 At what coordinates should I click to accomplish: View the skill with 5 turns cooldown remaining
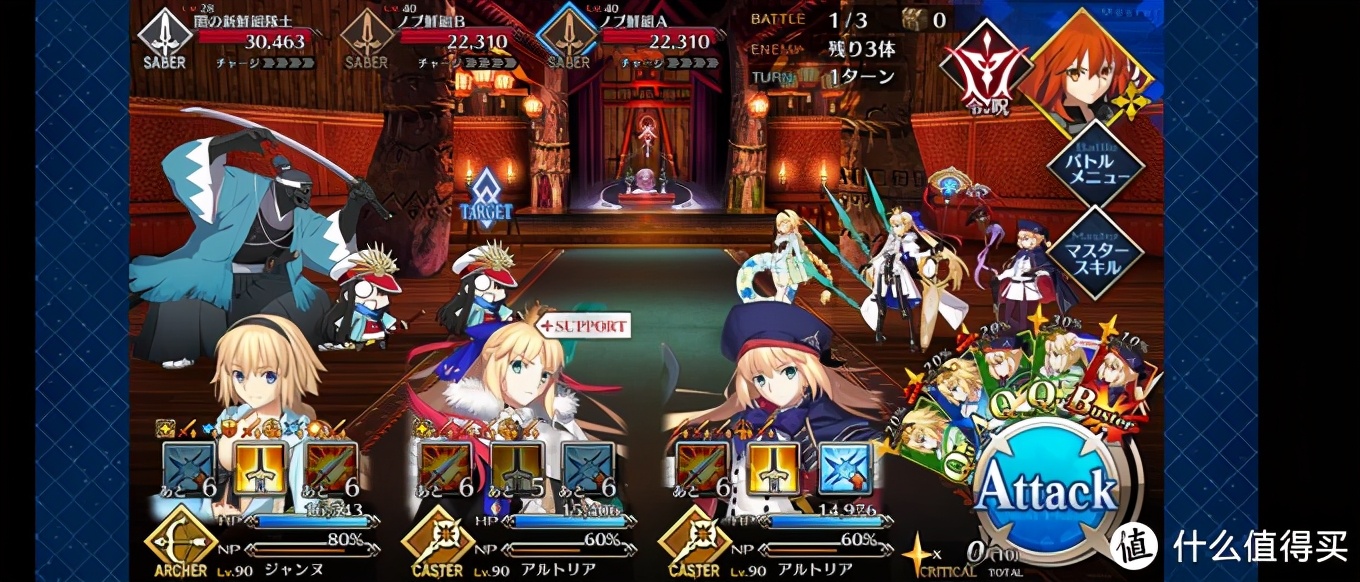tap(517, 469)
